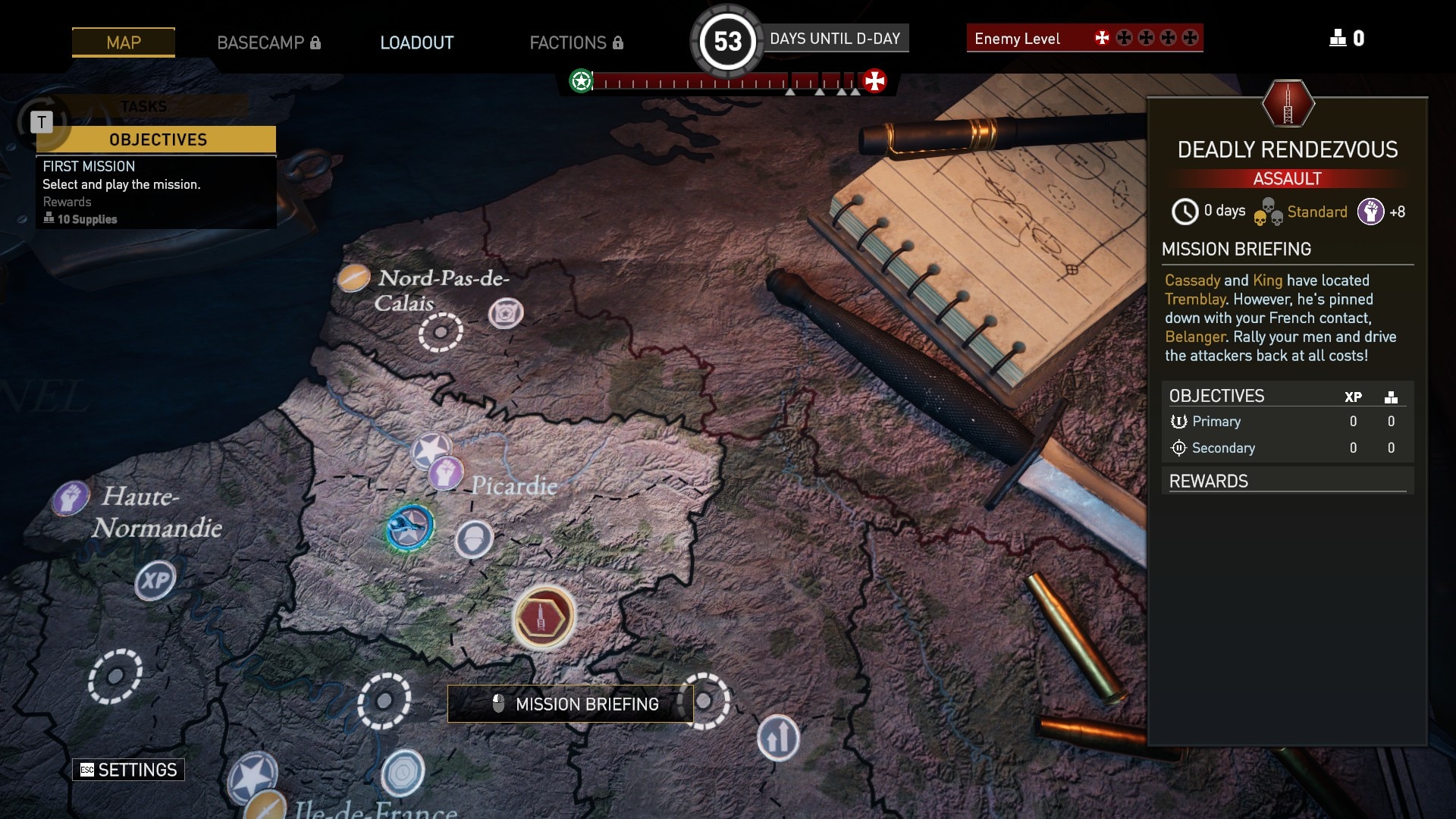Viewport: 1456px width, 819px height.
Task: Open the MISSION BRIEFING button
Action: pyautogui.click(x=570, y=704)
